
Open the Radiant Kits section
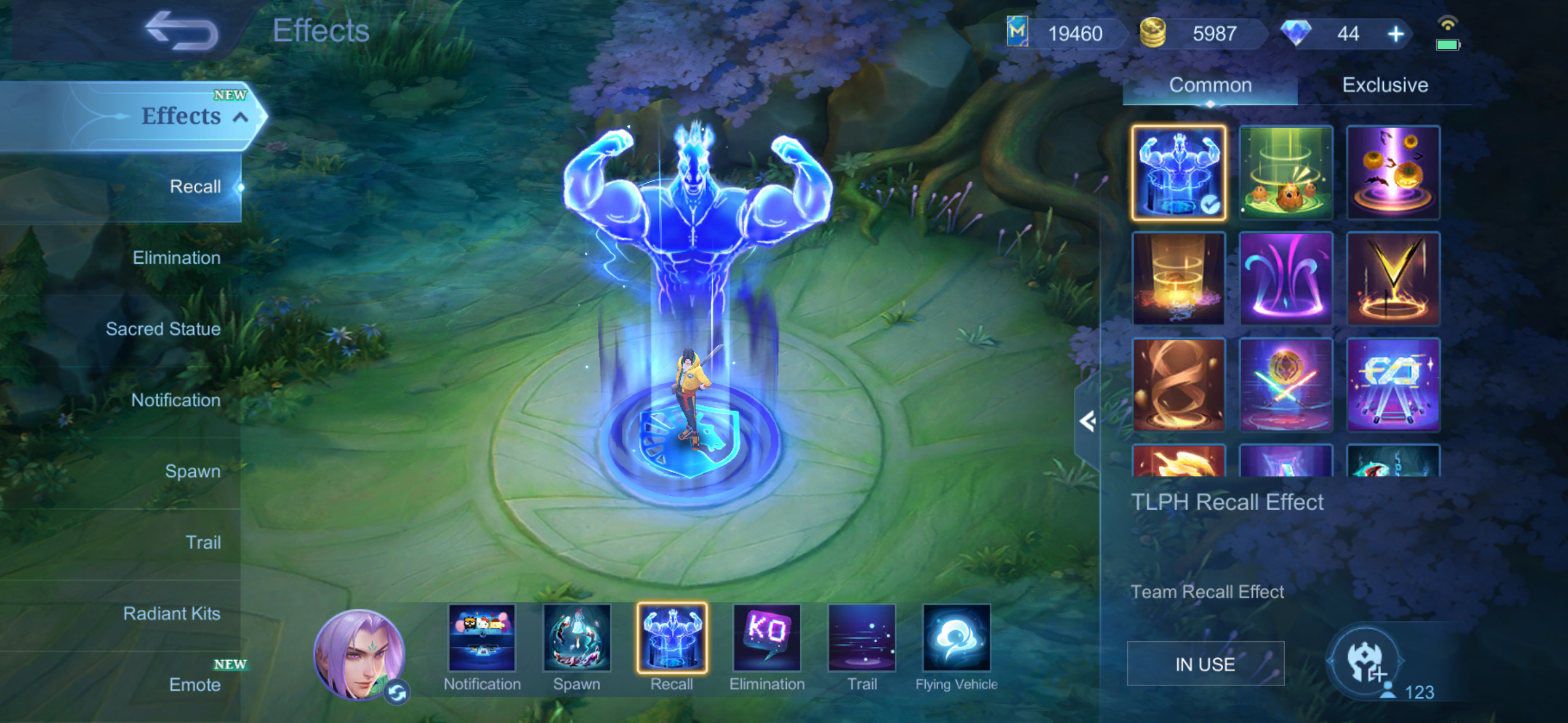click(172, 614)
